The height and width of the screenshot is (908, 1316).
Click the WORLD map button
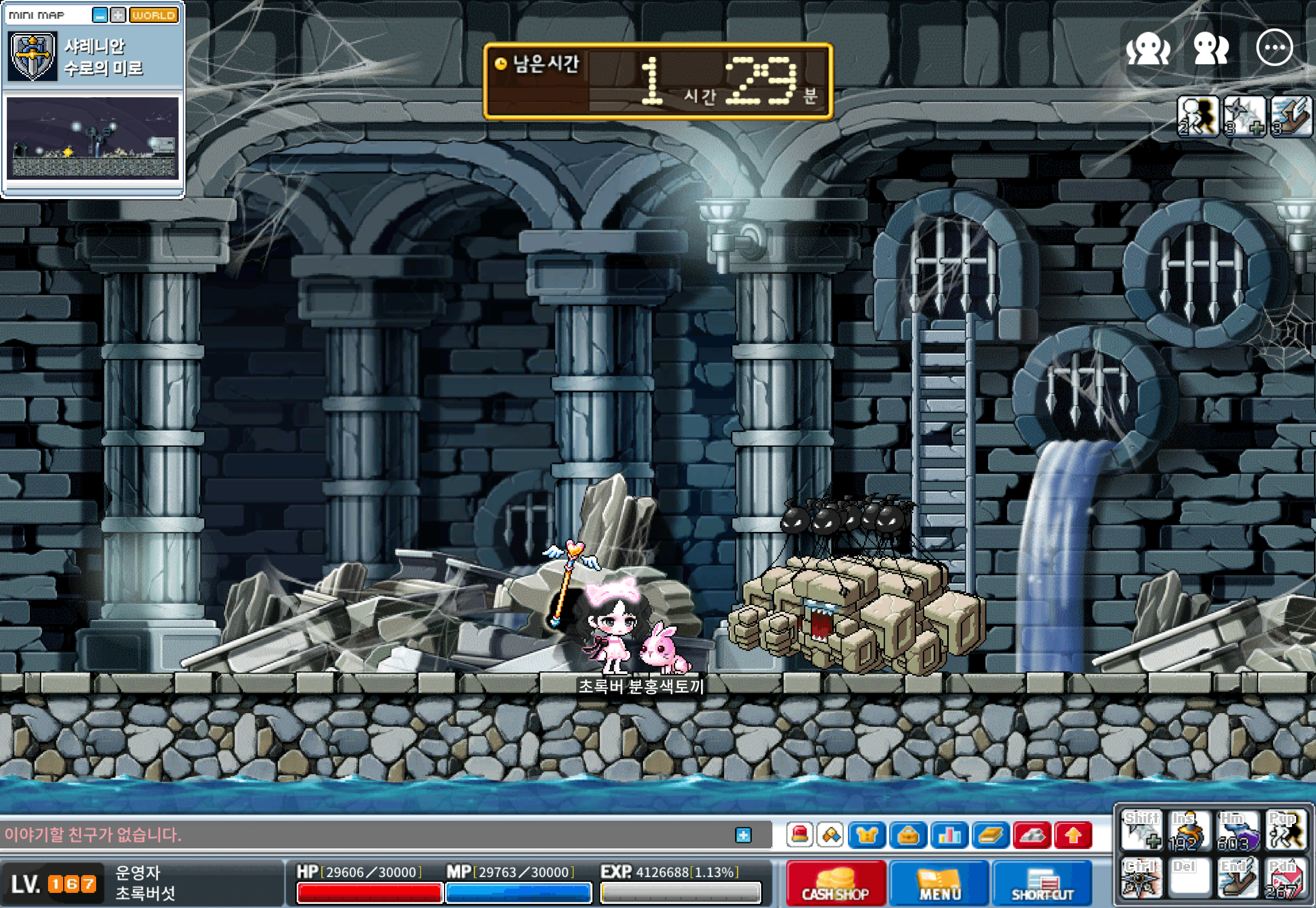[x=154, y=15]
